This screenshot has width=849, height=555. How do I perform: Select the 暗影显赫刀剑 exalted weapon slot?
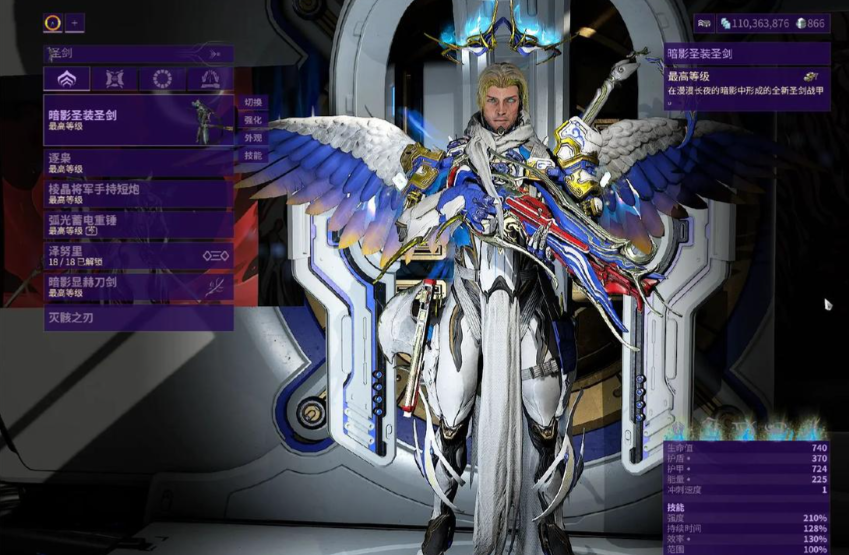138,287
